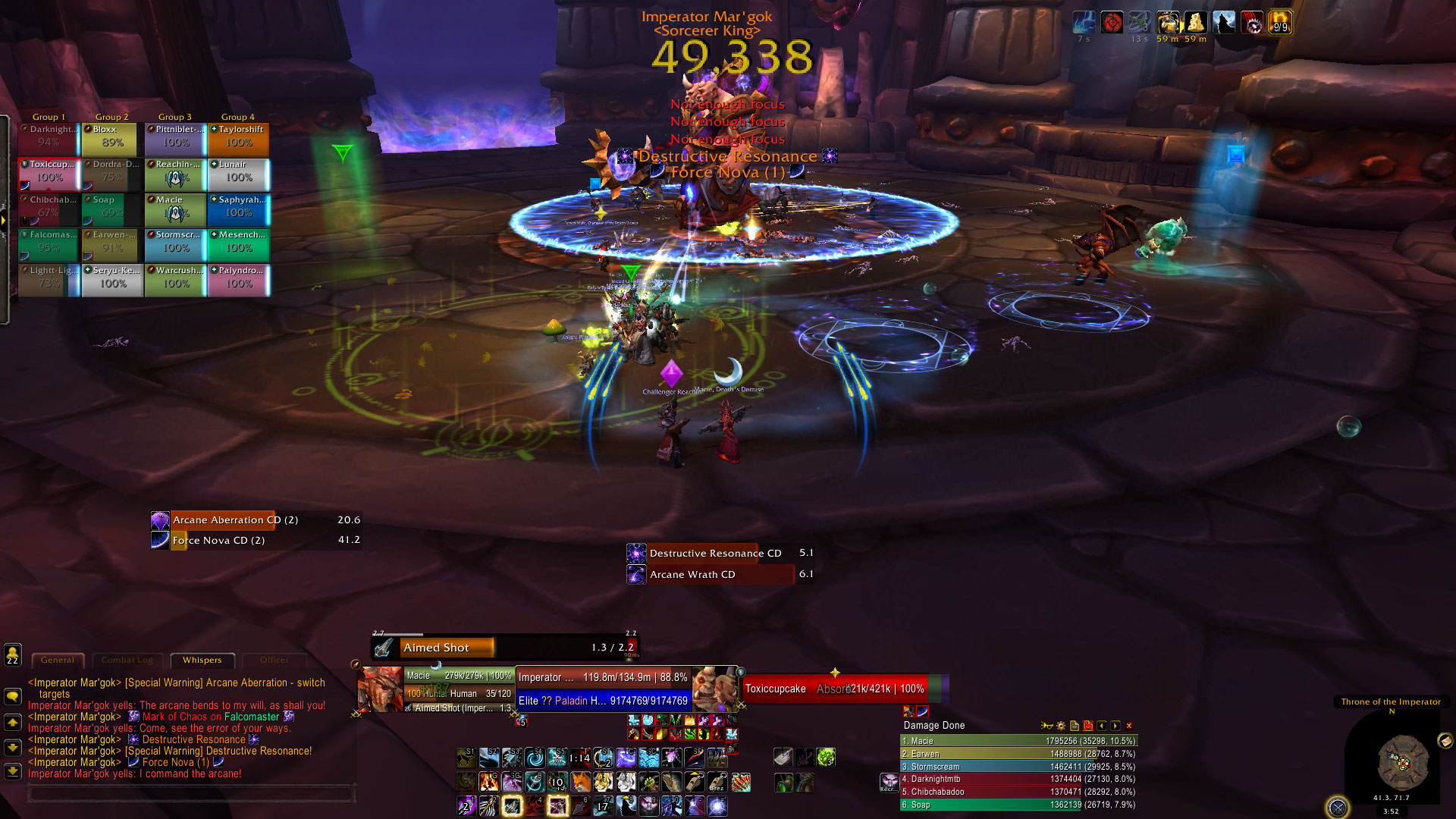Viewport: 1456px width, 819px height.
Task: Open the damage meter gear settings
Action: click(x=1061, y=726)
